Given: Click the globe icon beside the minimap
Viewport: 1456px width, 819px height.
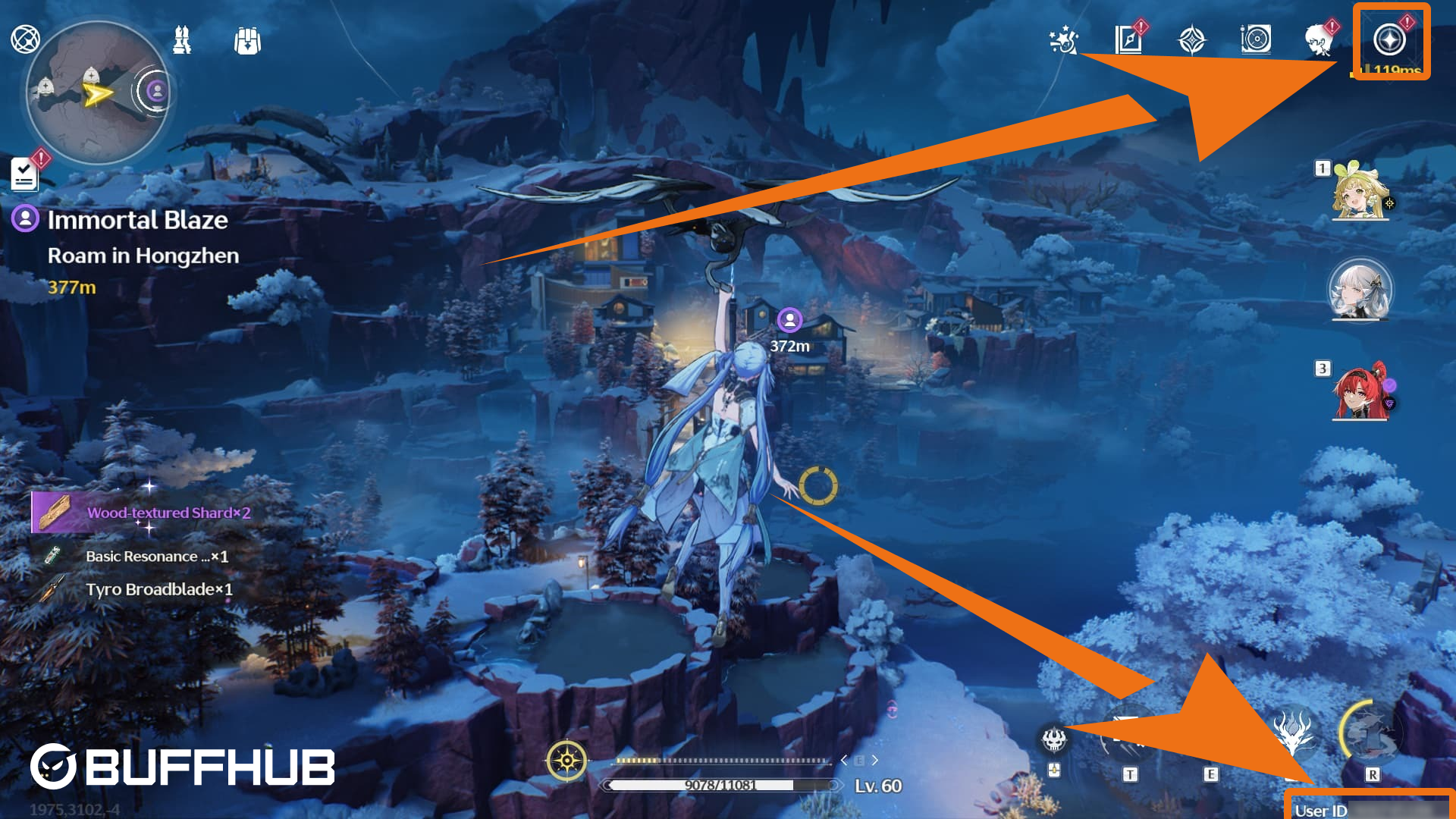Looking at the screenshot, I should point(25,39).
